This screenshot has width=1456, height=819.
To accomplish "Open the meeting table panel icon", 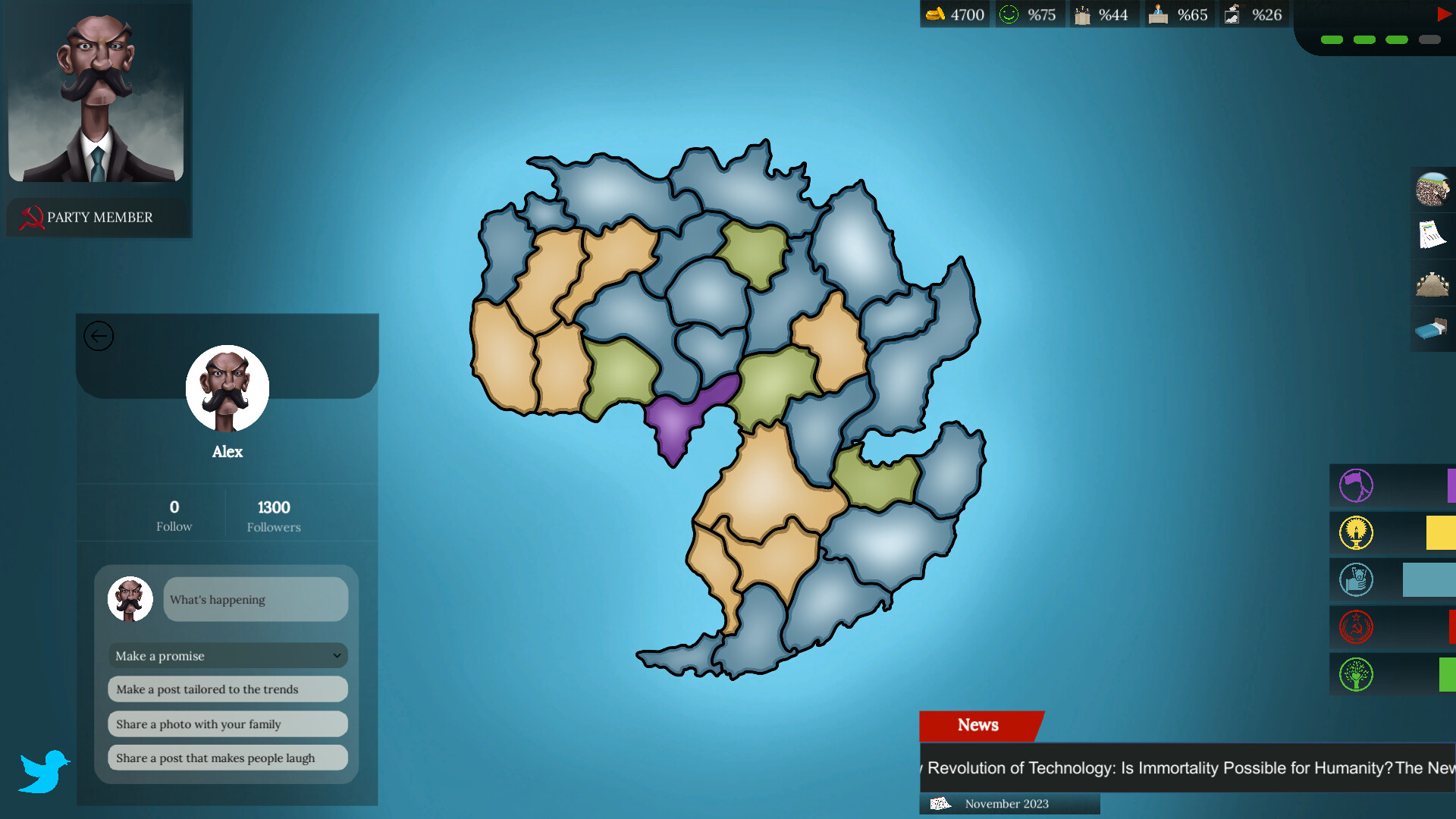I will pos(1432,282).
